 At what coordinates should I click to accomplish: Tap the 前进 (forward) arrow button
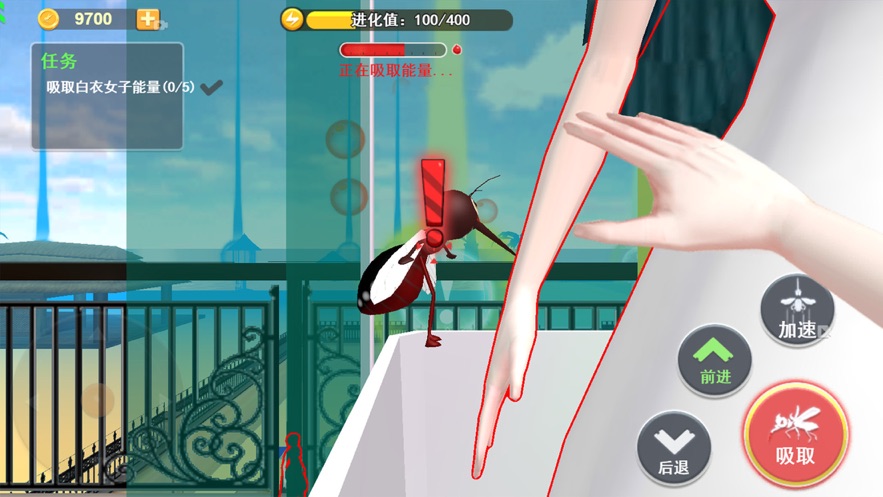point(714,361)
